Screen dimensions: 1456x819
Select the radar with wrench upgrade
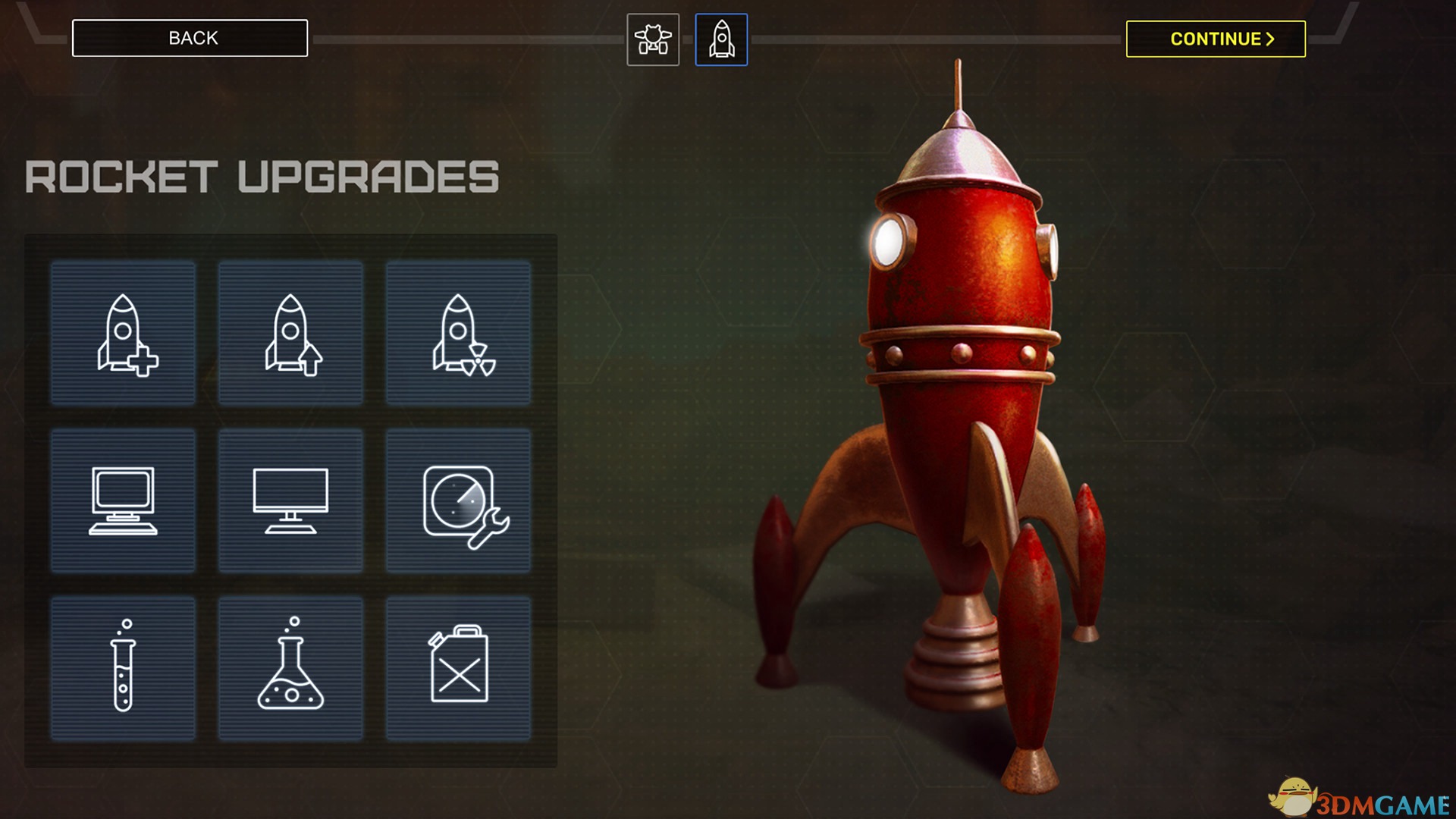[x=458, y=500]
